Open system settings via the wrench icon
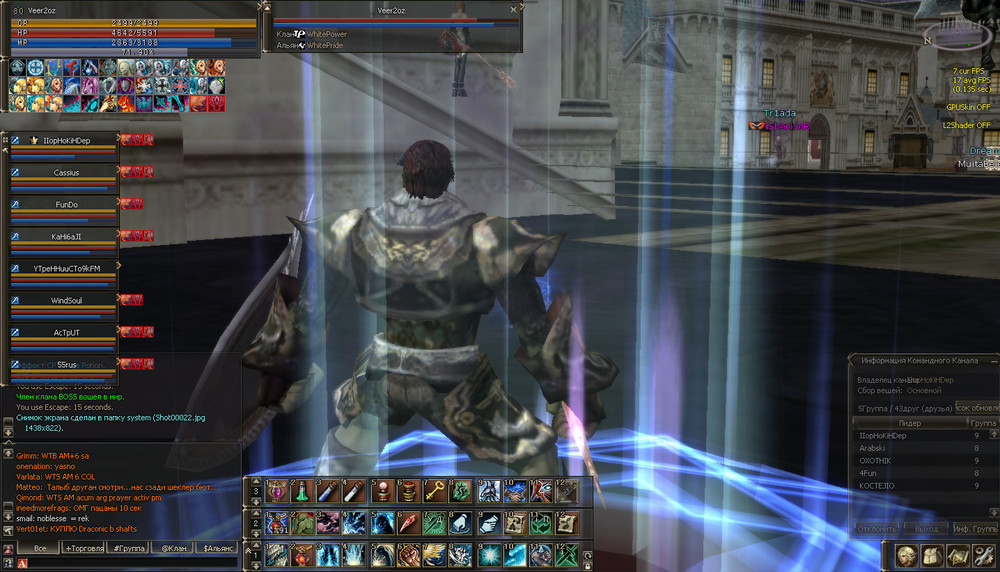 click(983, 556)
